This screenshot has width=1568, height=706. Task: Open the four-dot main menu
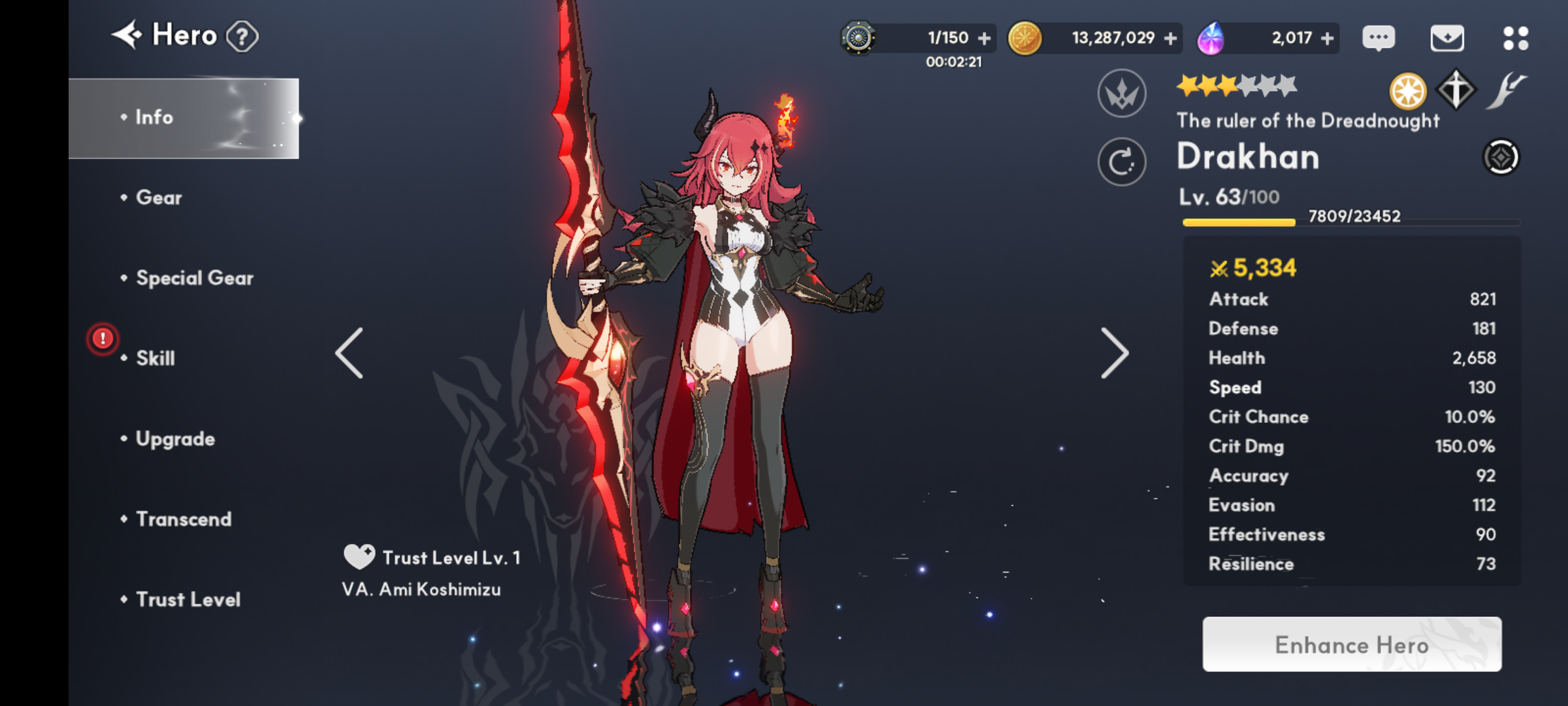tap(1515, 38)
